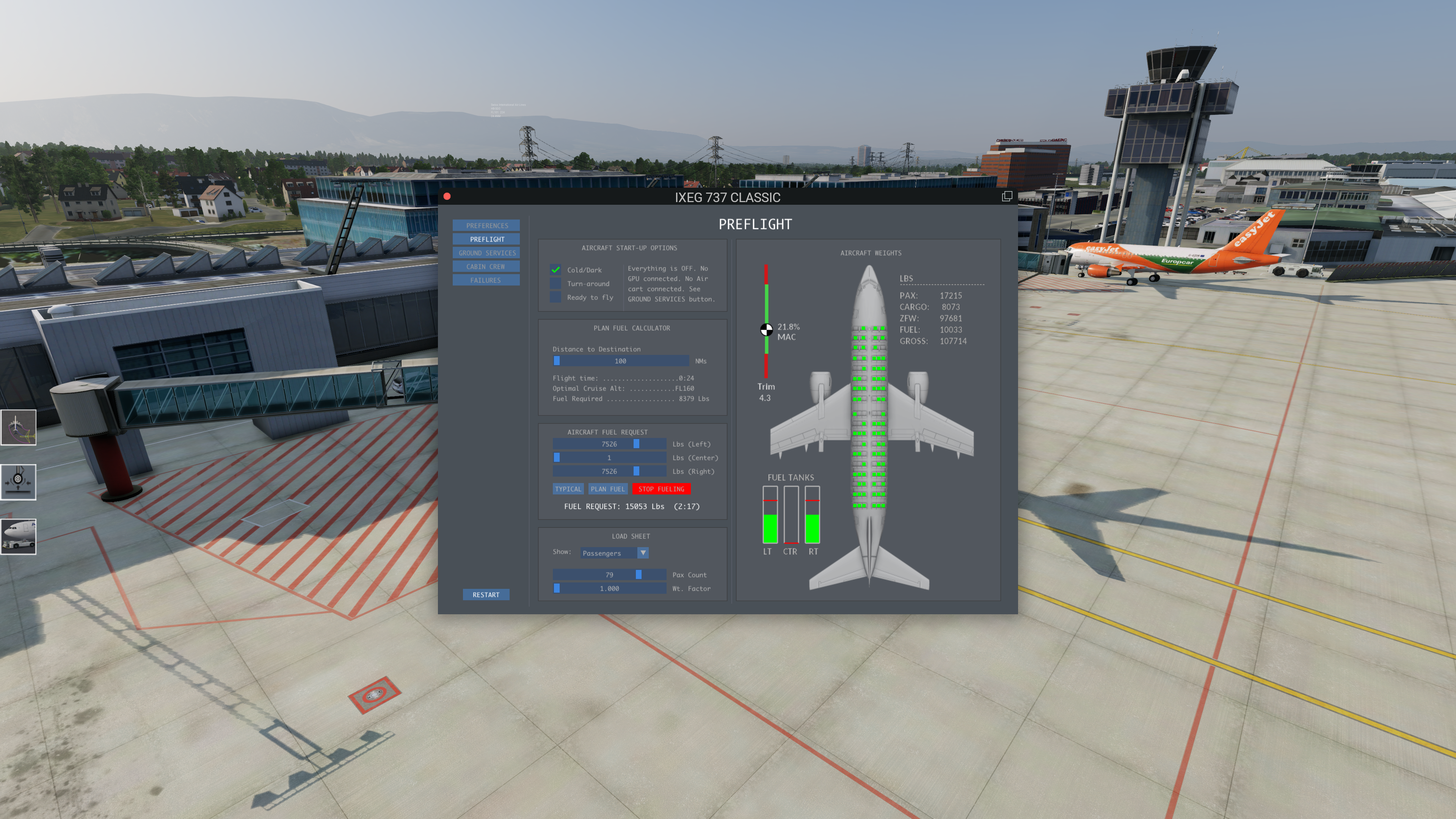Check the Ready to fly option
Image resolution: width=1456 pixels, height=819 pixels.
tap(555, 297)
